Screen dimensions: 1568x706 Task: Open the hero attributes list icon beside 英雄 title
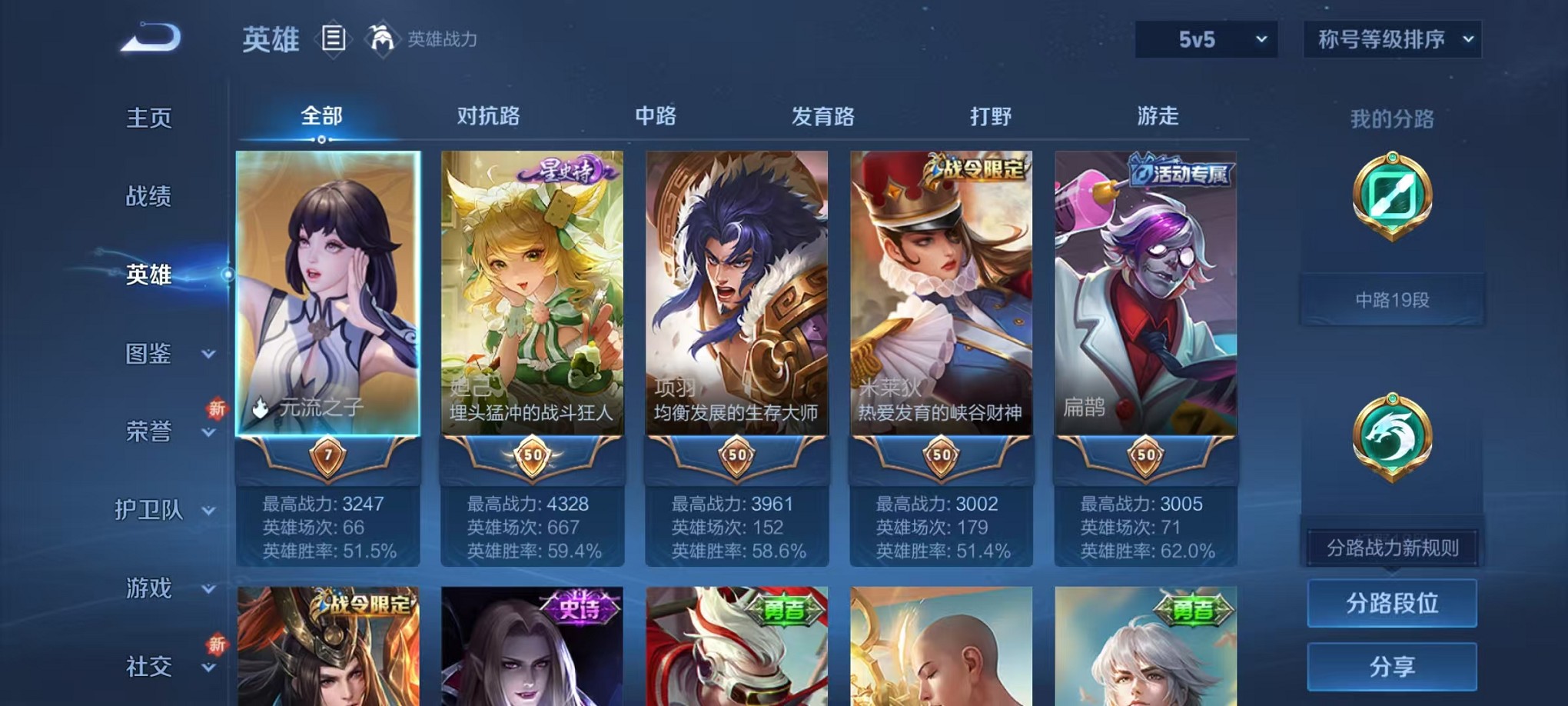click(x=334, y=38)
